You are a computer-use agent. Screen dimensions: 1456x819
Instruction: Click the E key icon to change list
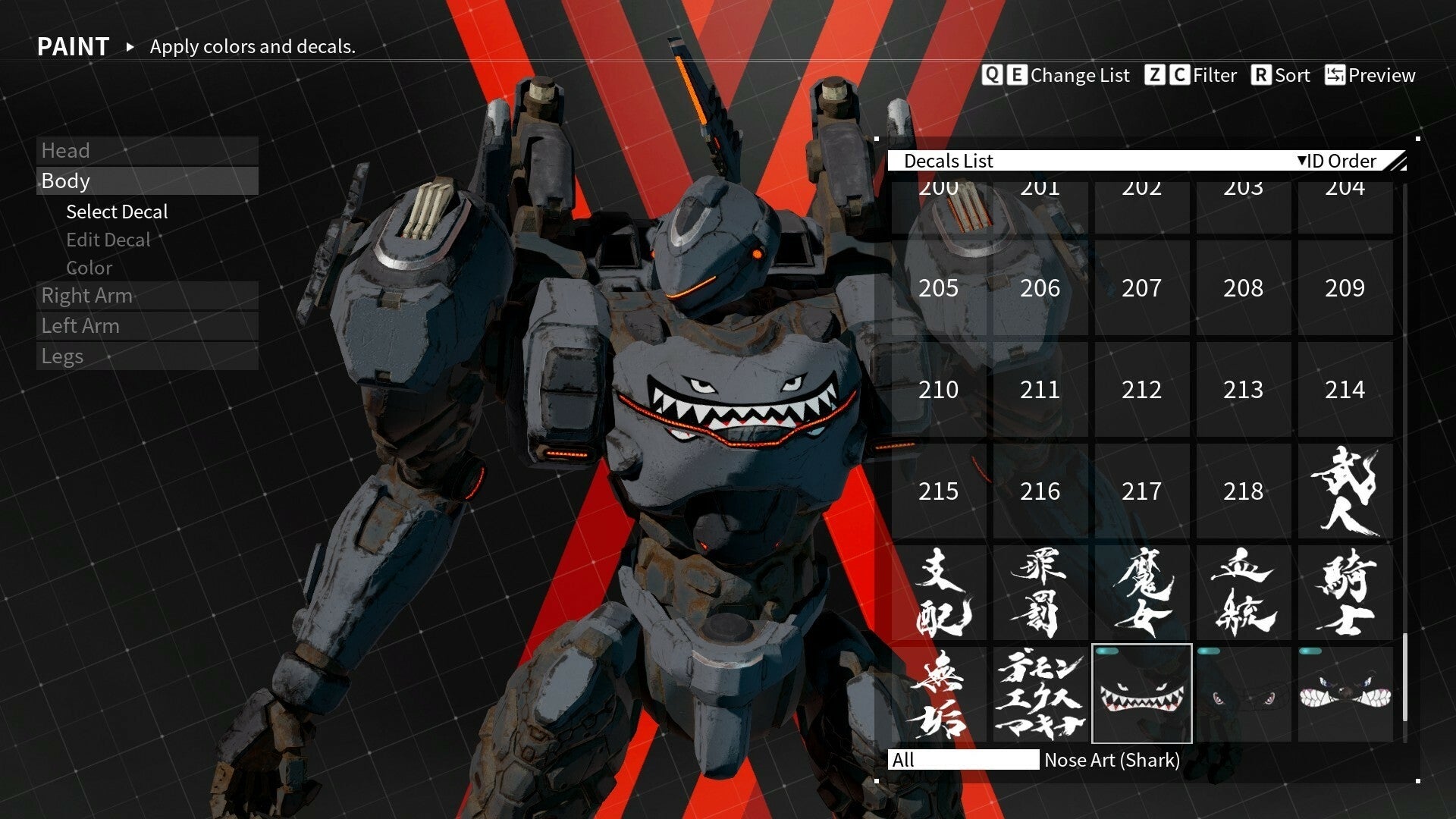(1018, 75)
